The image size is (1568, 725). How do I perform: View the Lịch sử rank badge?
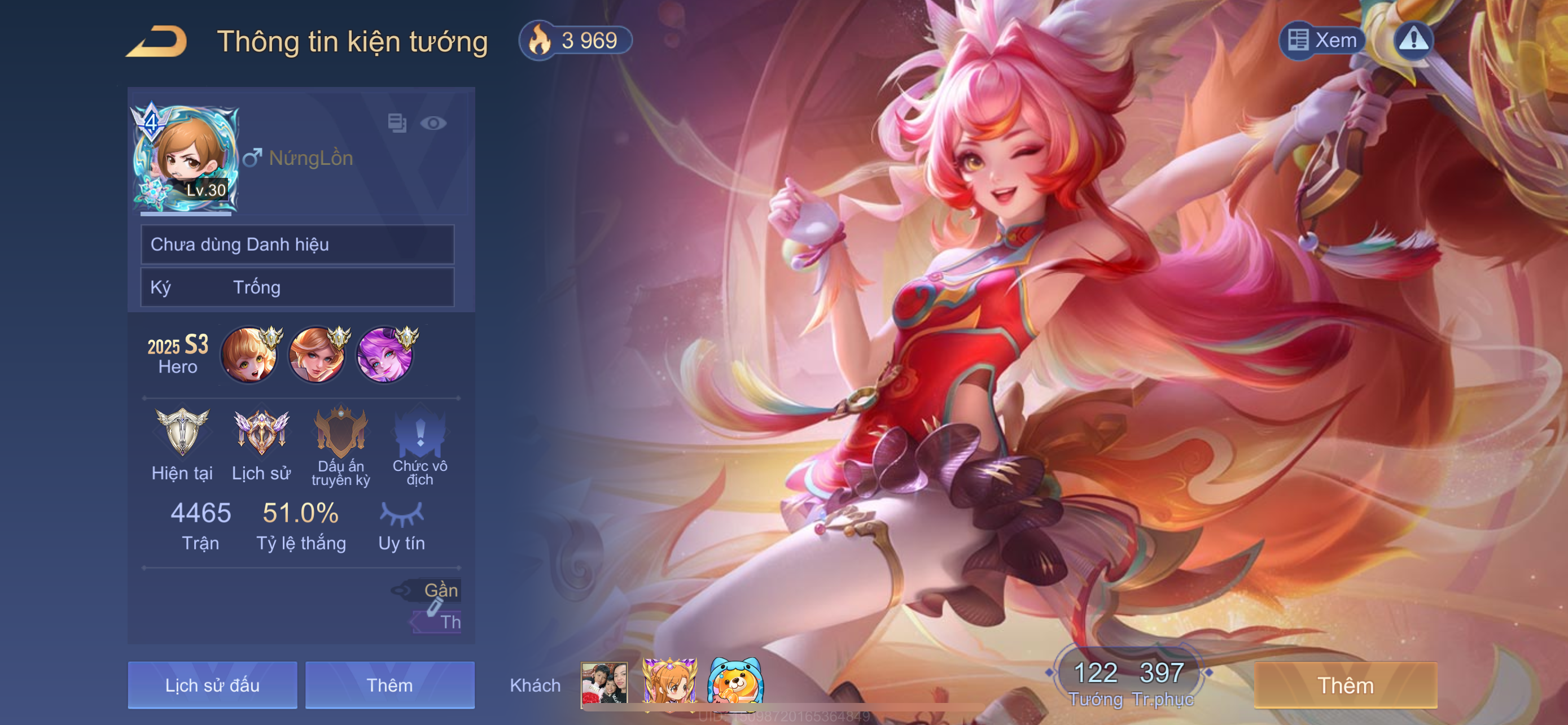coord(261,432)
